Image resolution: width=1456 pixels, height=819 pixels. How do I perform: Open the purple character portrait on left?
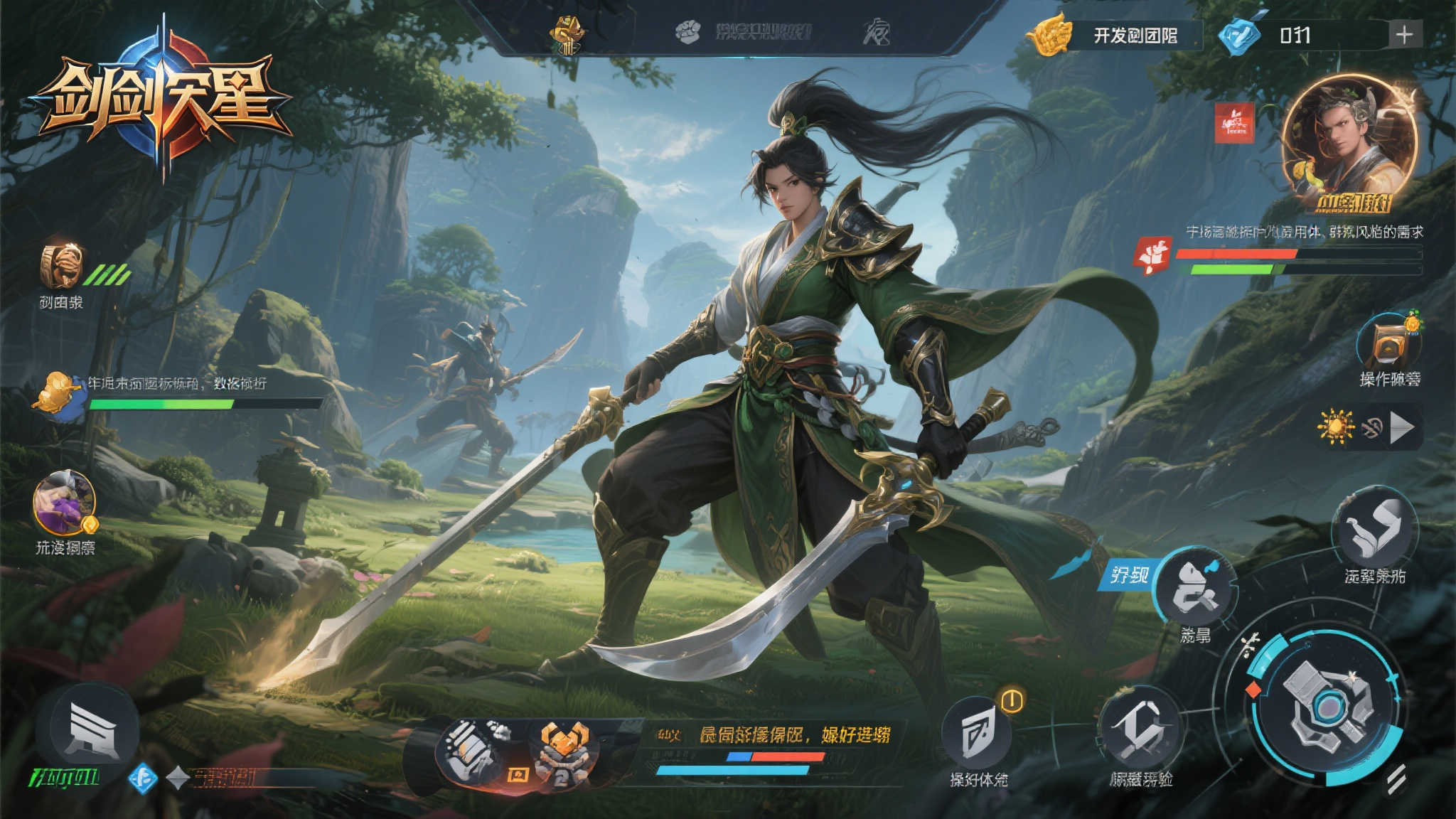(x=64, y=502)
